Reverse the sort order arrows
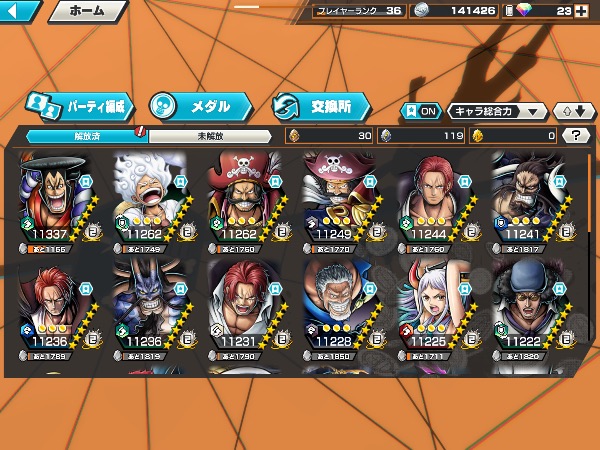The height and width of the screenshot is (450, 600). [x=571, y=111]
